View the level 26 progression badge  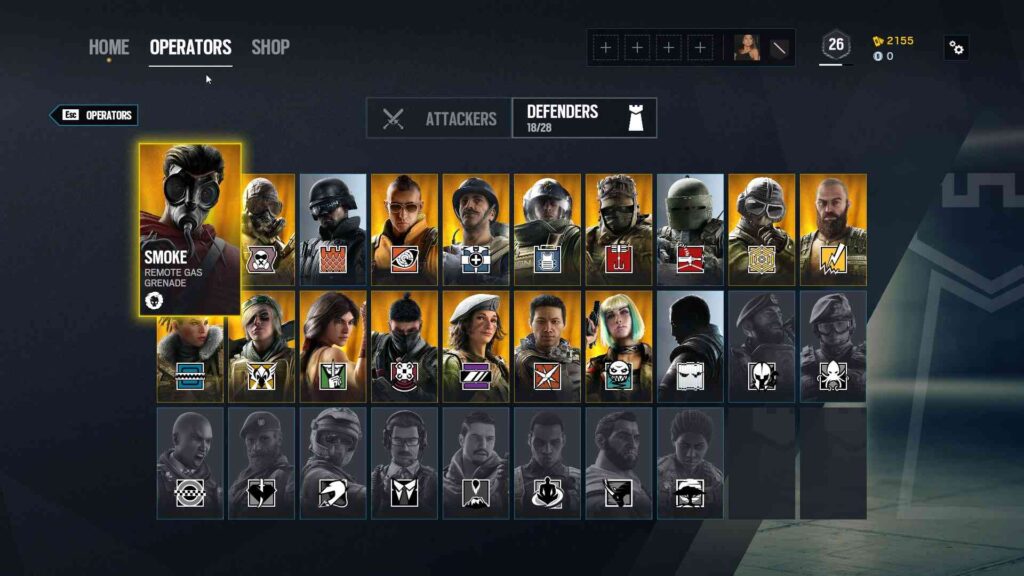(835, 45)
